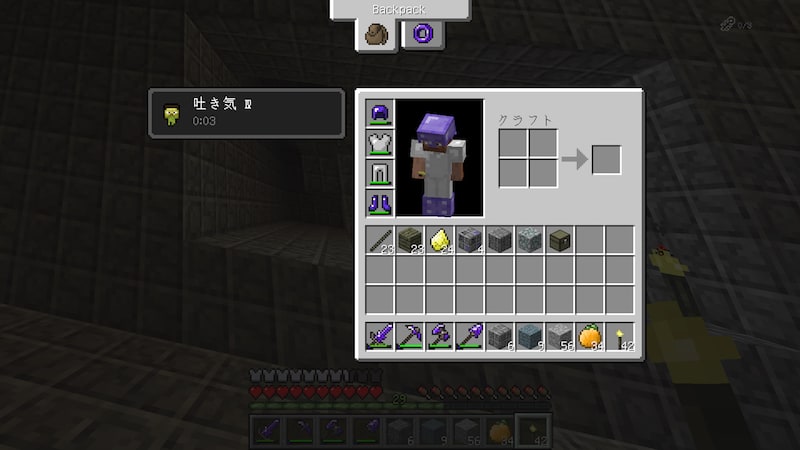
Task: Select the chest item in the inventory
Action: point(560,240)
